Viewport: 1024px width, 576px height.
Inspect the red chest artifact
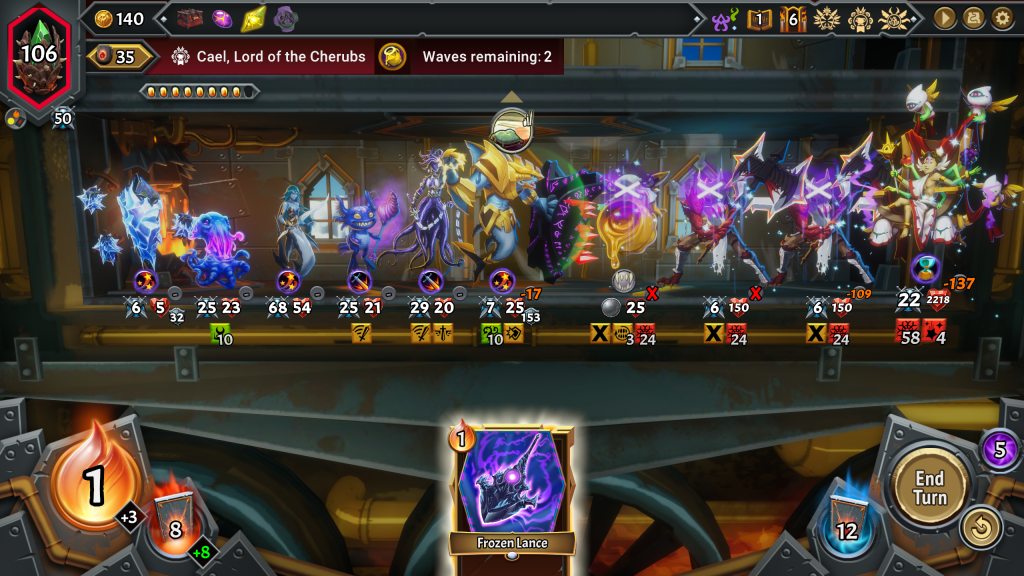pyautogui.click(x=190, y=18)
